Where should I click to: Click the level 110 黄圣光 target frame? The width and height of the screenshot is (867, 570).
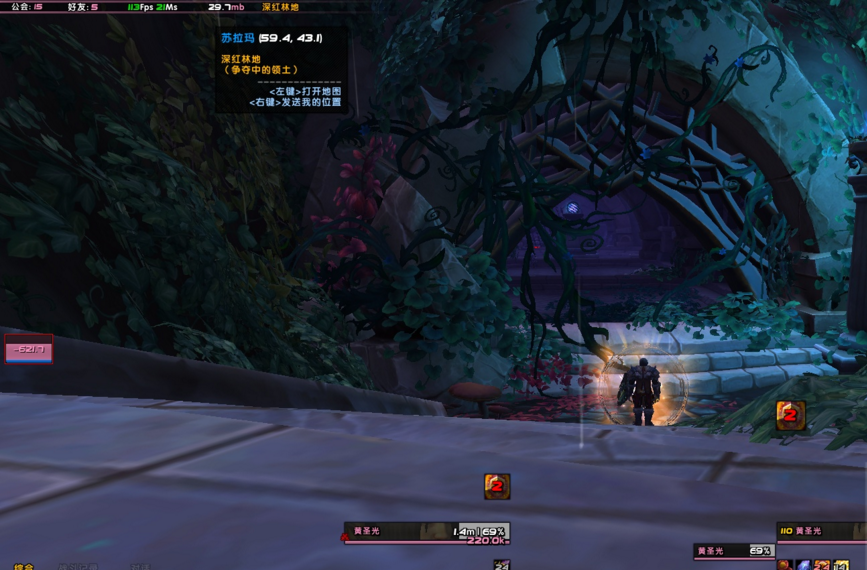(x=820, y=532)
